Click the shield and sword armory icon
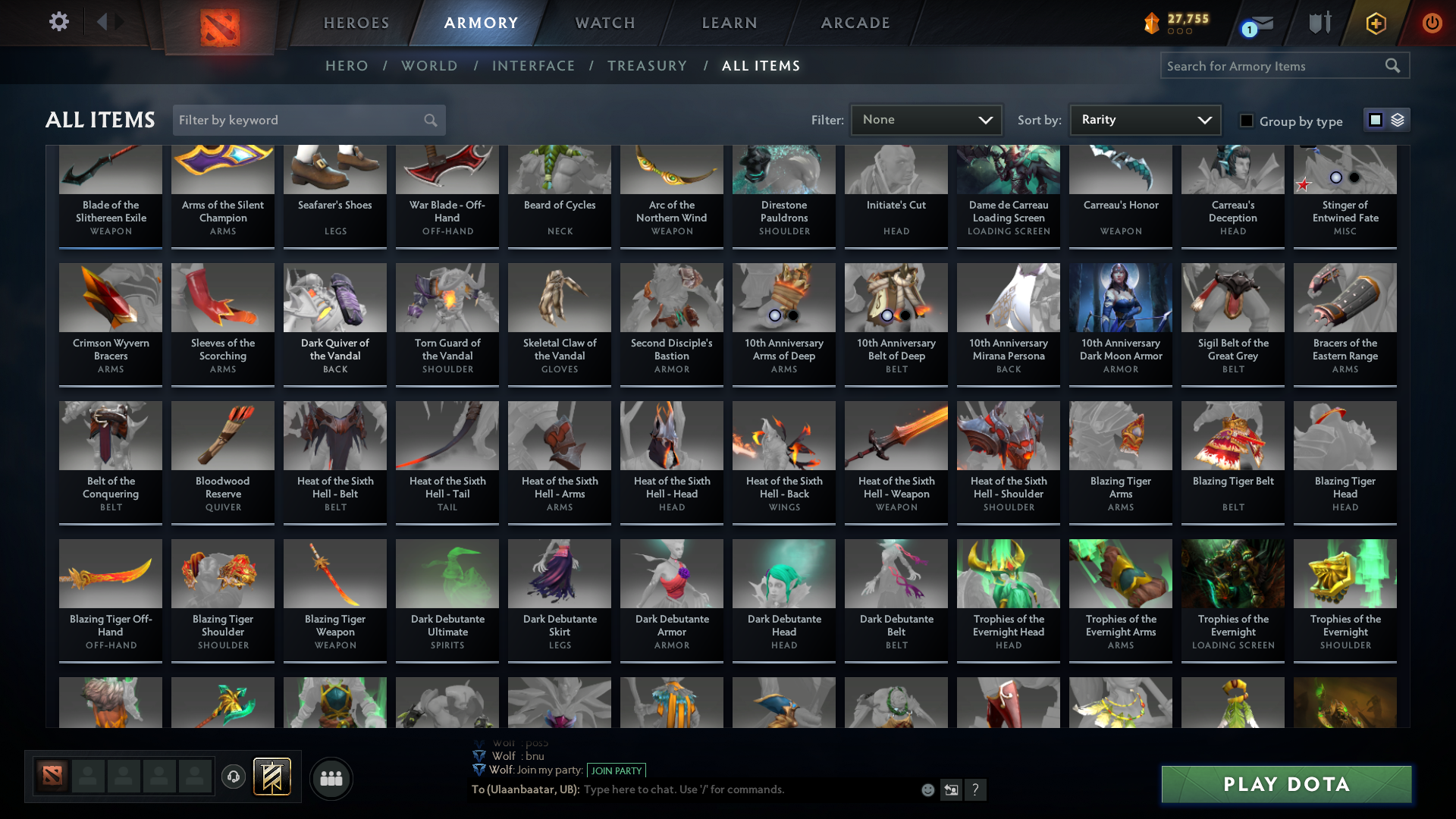Screen dimensions: 1456x819 (1319, 23)
